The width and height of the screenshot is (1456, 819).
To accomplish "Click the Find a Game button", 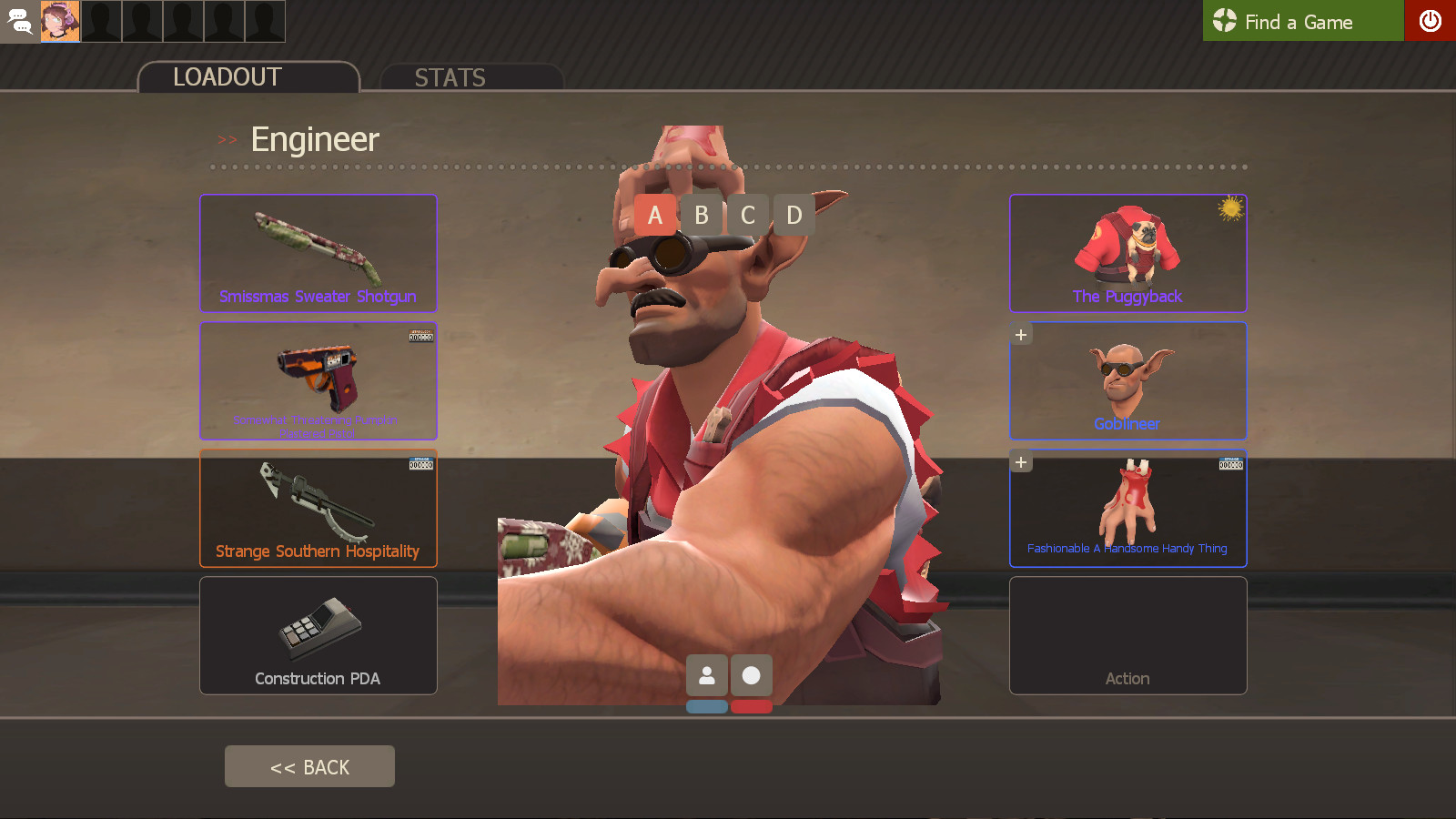I will [x=1299, y=22].
